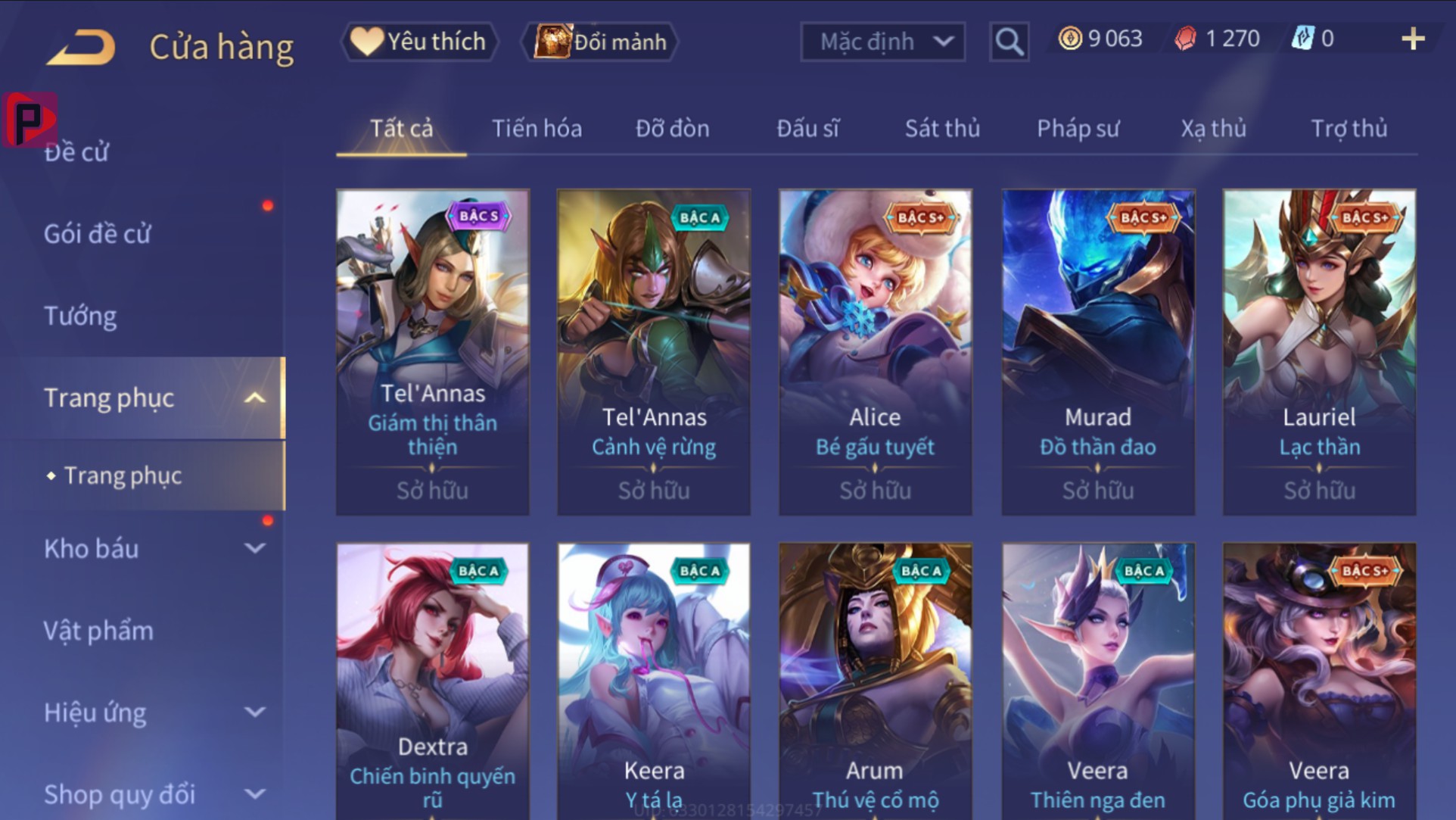The width and height of the screenshot is (1456, 820).
Task: Open the Gói đề cử menu
Action: click(97, 234)
